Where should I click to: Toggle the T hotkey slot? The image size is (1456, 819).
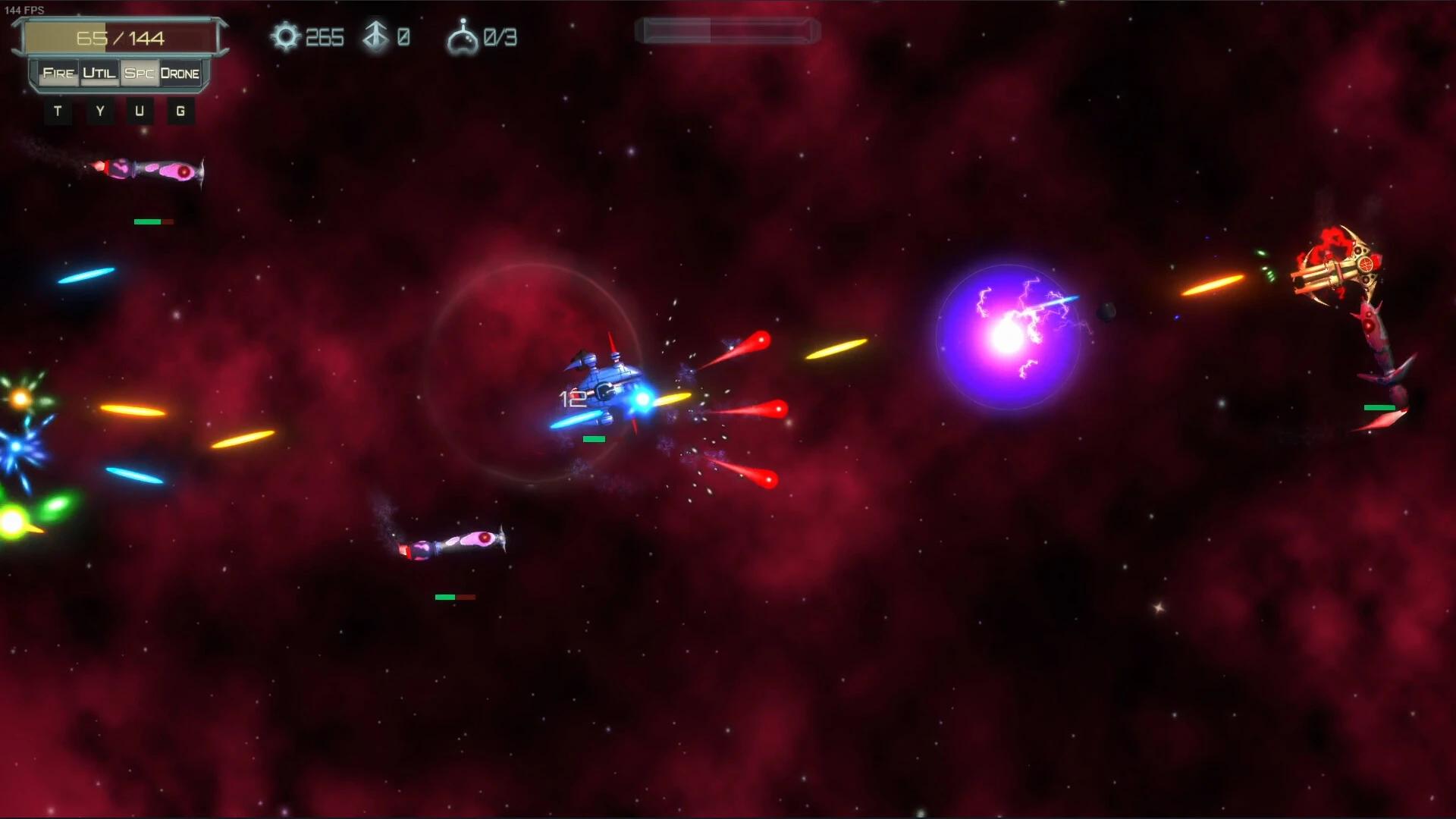point(58,111)
